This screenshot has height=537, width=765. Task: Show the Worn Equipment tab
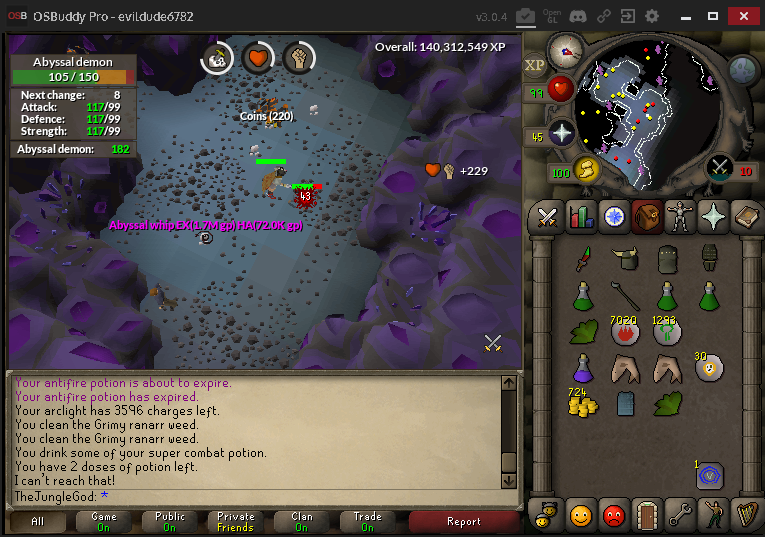(680, 216)
